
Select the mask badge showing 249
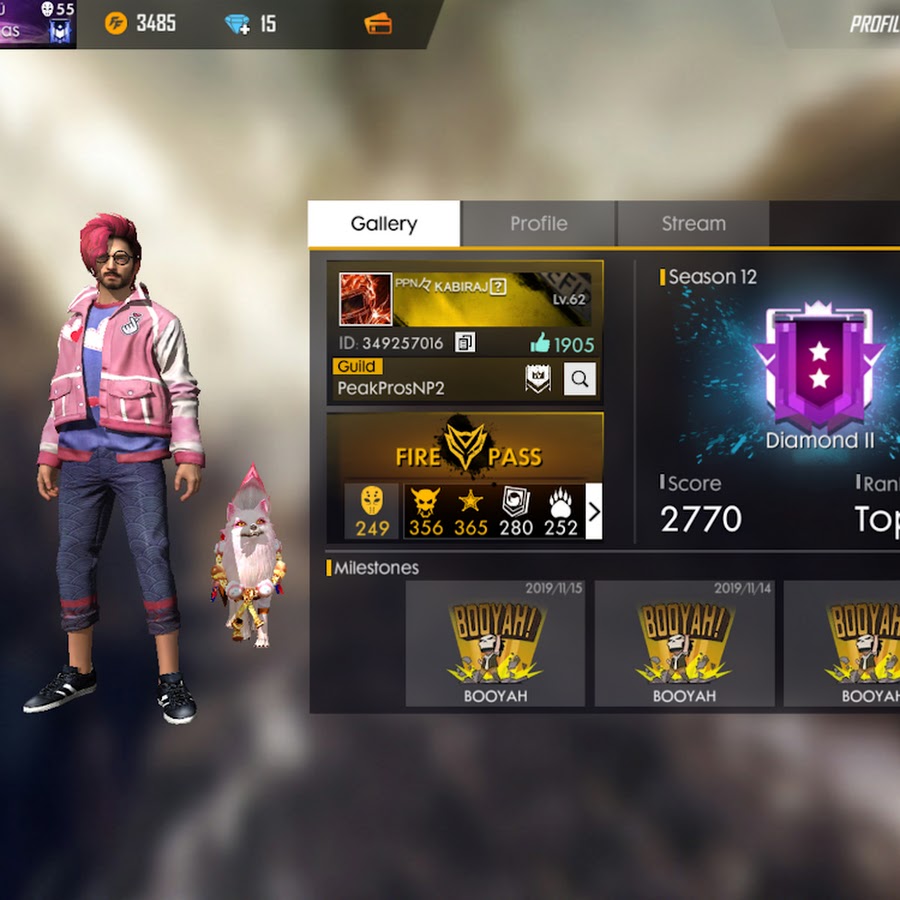(x=372, y=511)
